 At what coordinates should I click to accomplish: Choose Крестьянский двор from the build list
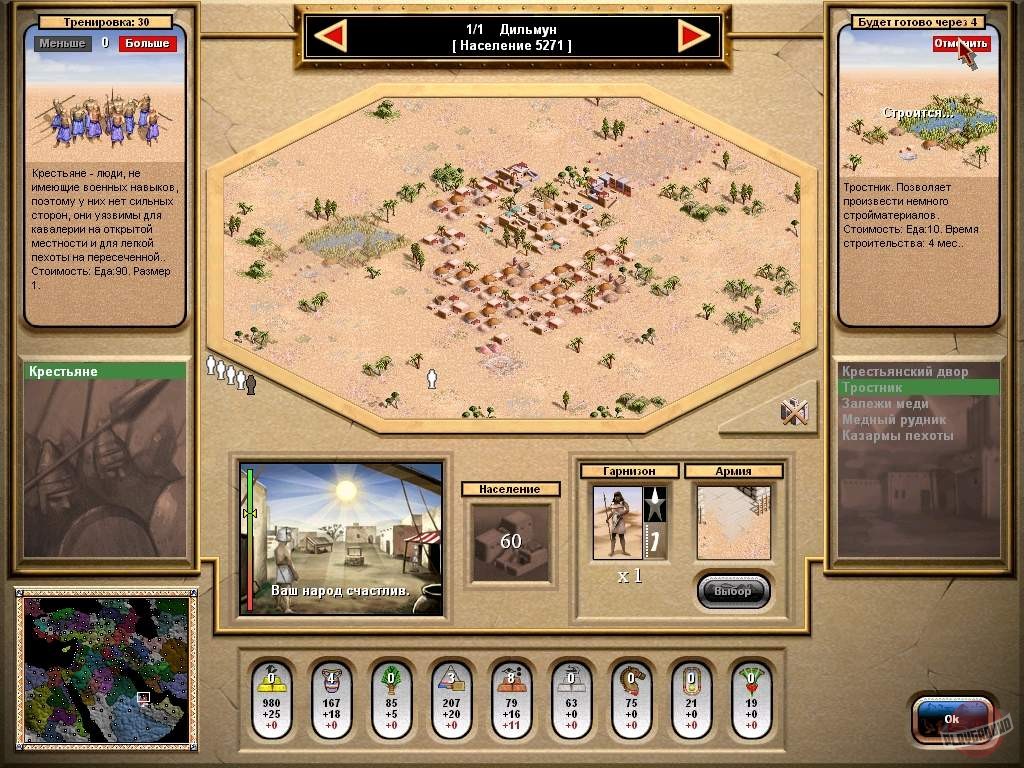(905, 372)
